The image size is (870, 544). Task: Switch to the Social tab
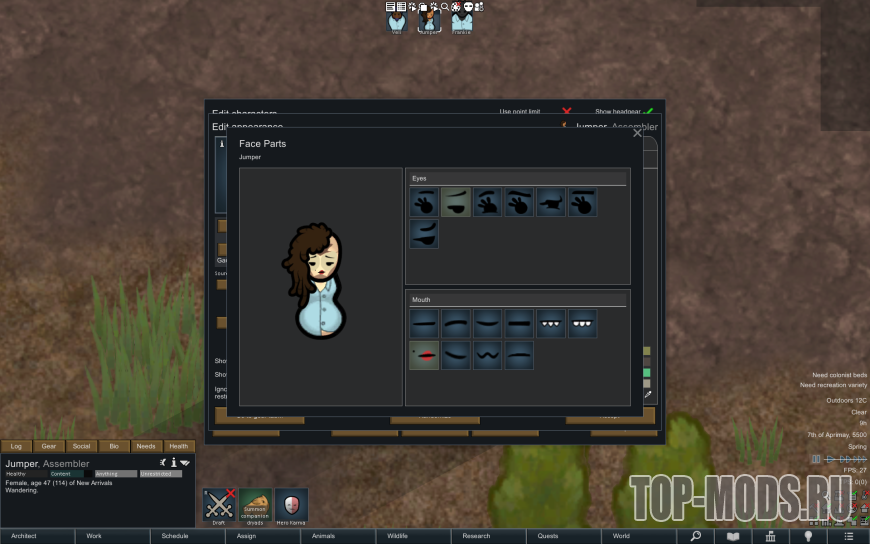coord(81,446)
